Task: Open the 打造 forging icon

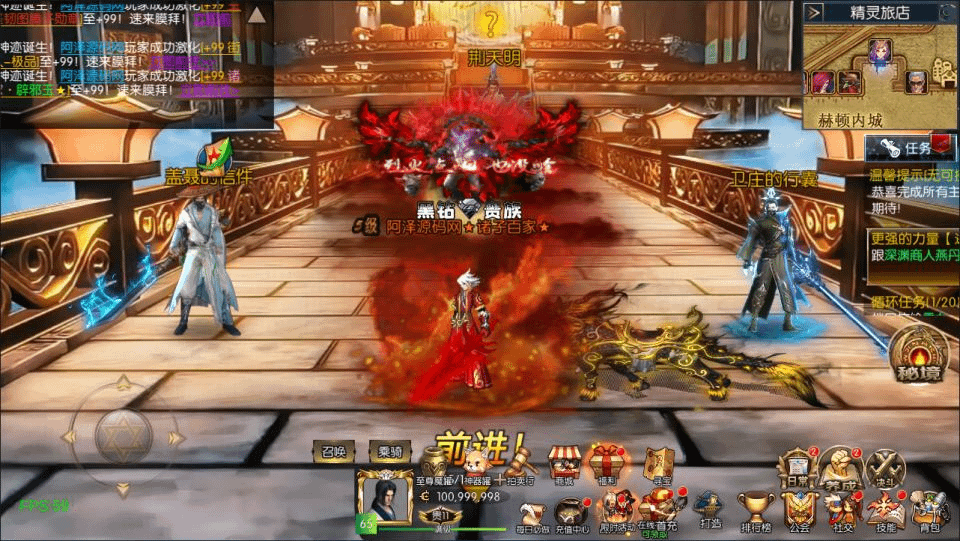Action: (x=710, y=510)
